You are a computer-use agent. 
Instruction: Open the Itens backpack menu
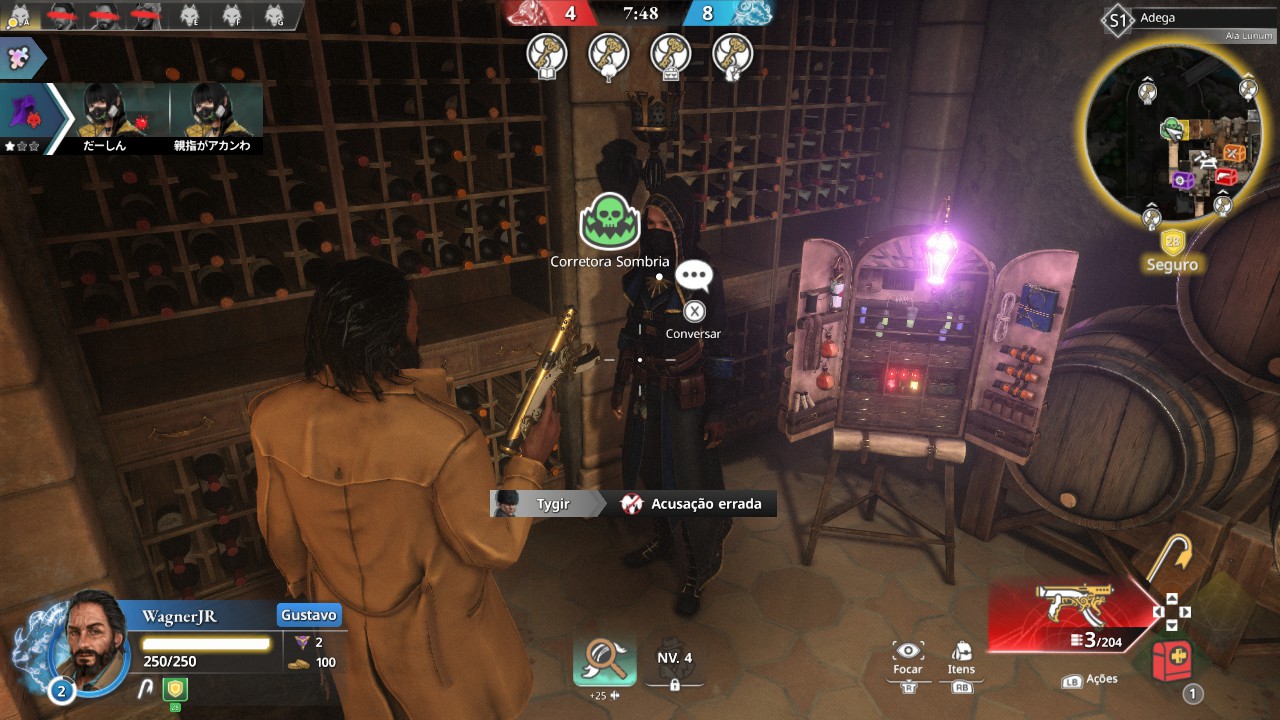tap(961, 652)
